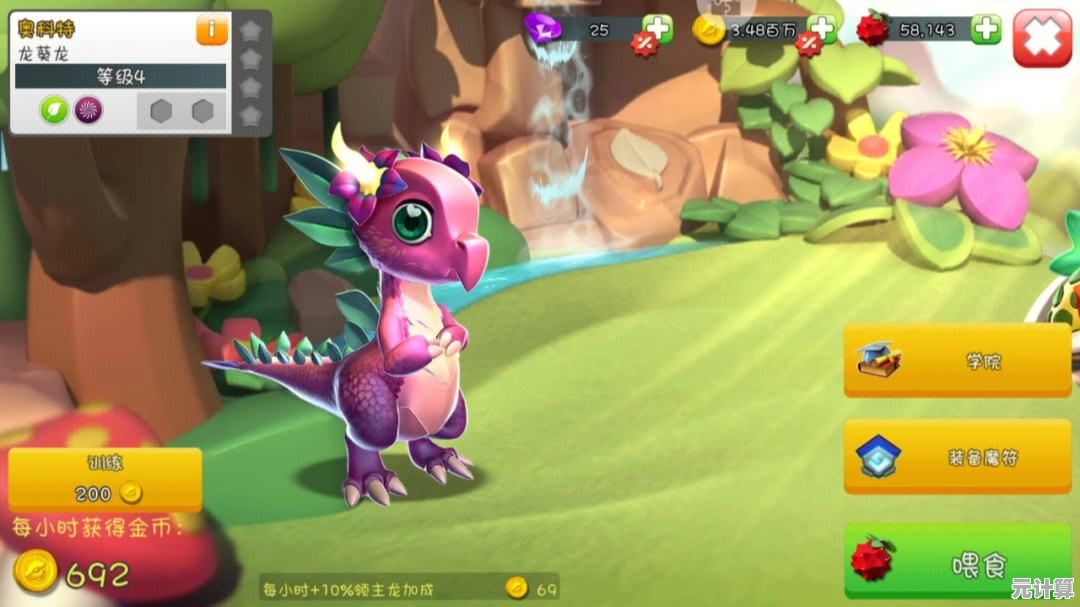
Task: Add more purple gems with the plus button
Action: [x=657, y=29]
